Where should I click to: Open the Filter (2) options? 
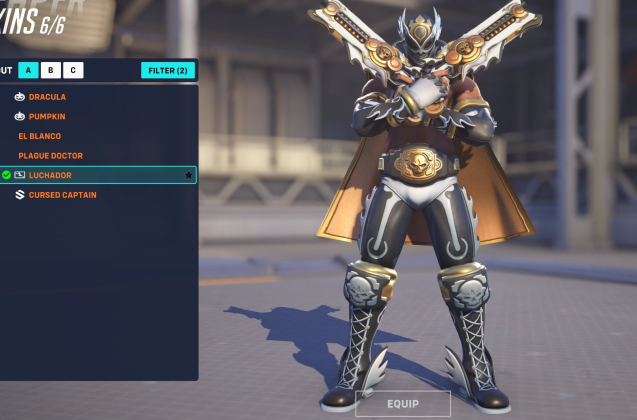(x=168, y=70)
